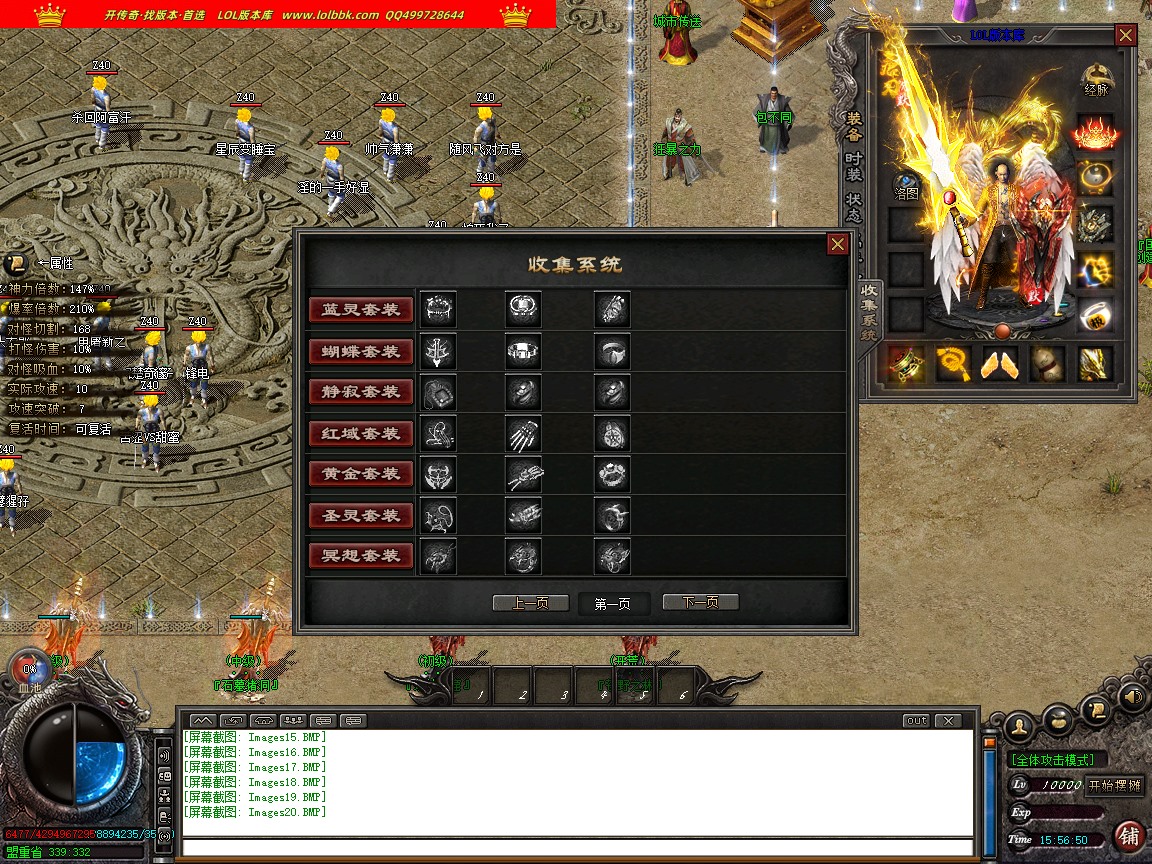Go to next page with 下一页
Image resolution: width=1152 pixels, height=864 pixels.
pyautogui.click(x=700, y=602)
